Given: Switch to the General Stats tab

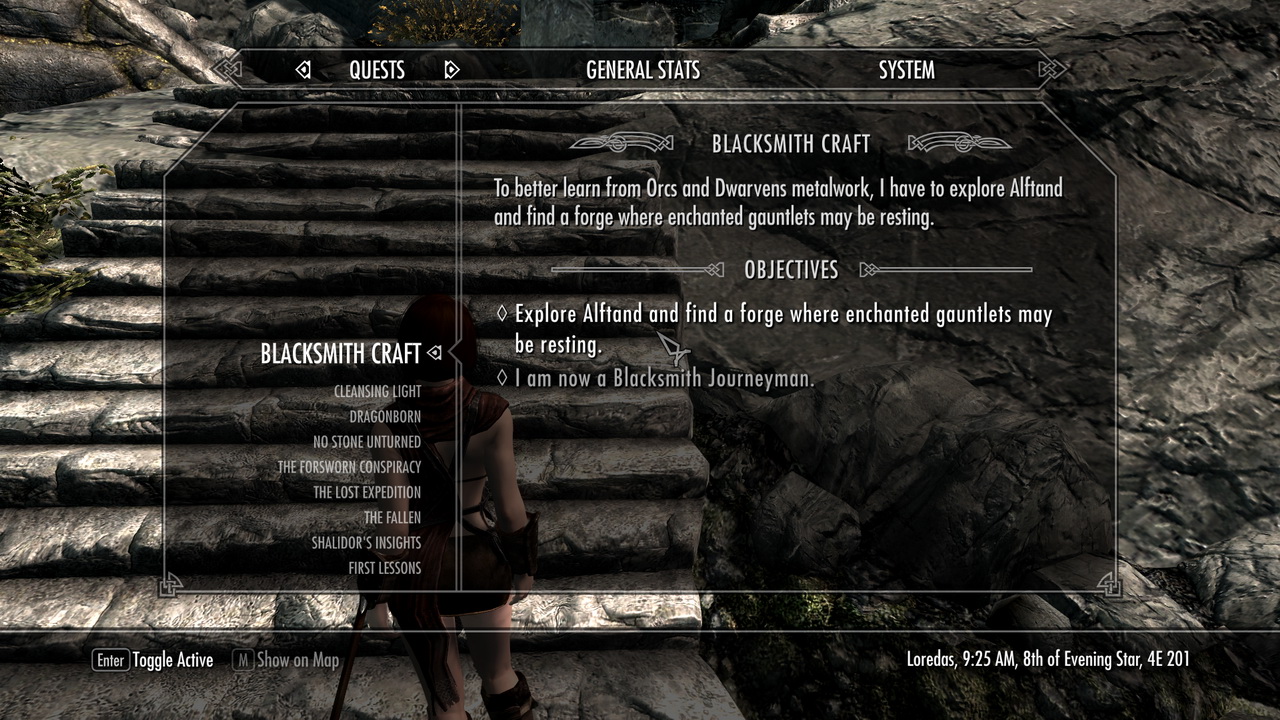Looking at the screenshot, I should (642, 70).
